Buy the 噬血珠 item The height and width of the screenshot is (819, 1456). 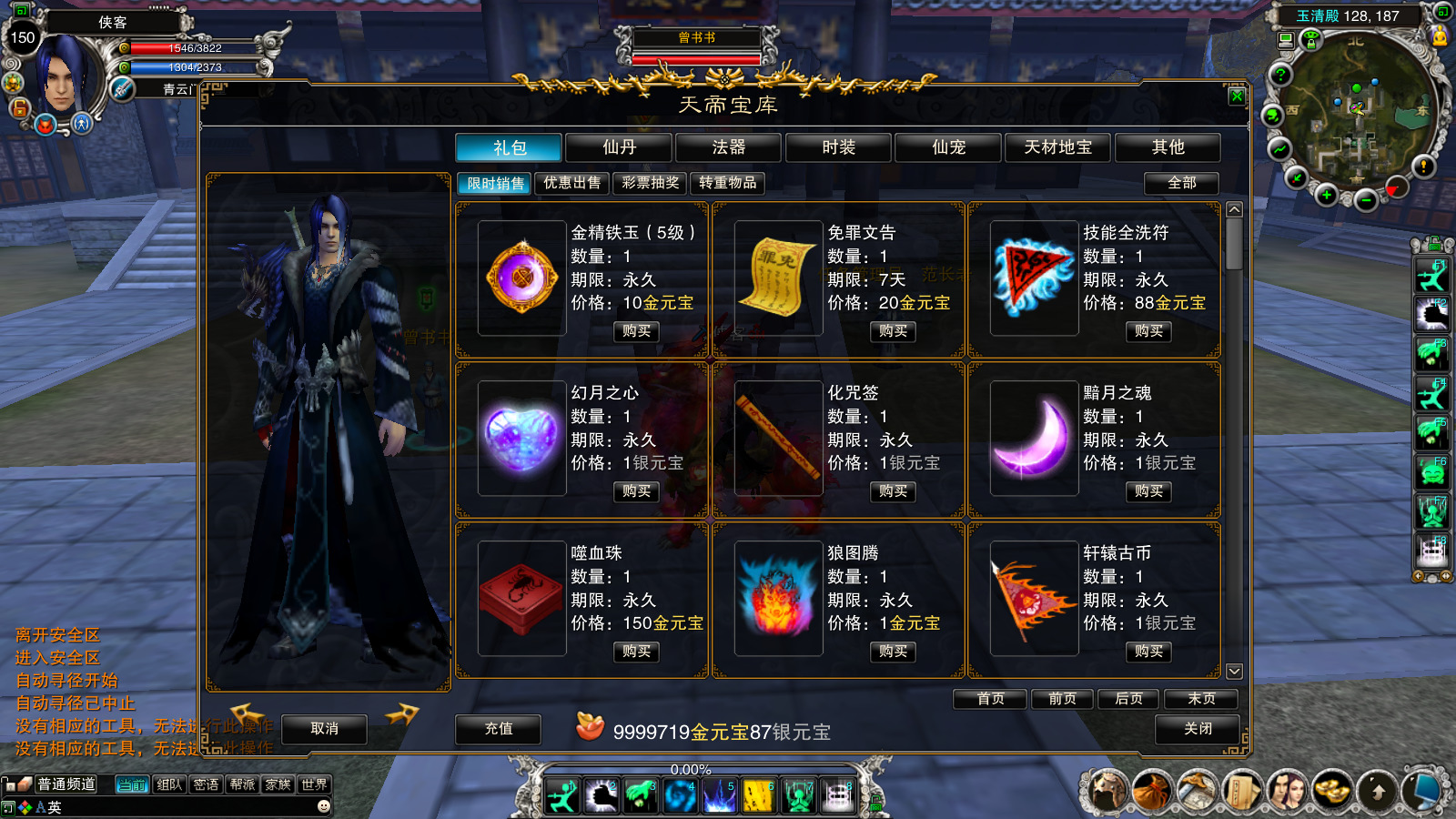[636, 652]
